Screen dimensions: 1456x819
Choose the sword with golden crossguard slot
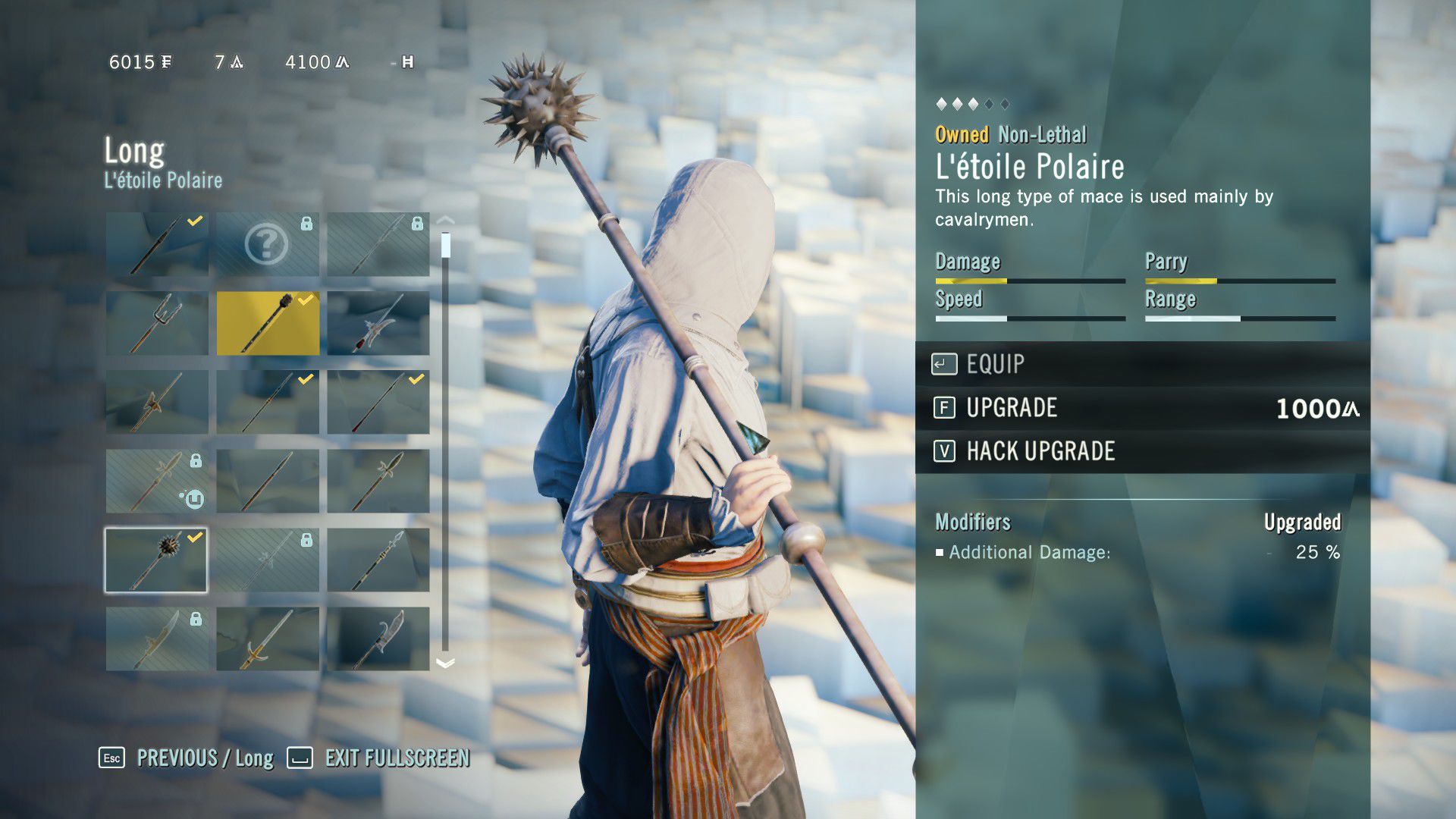(268, 639)
